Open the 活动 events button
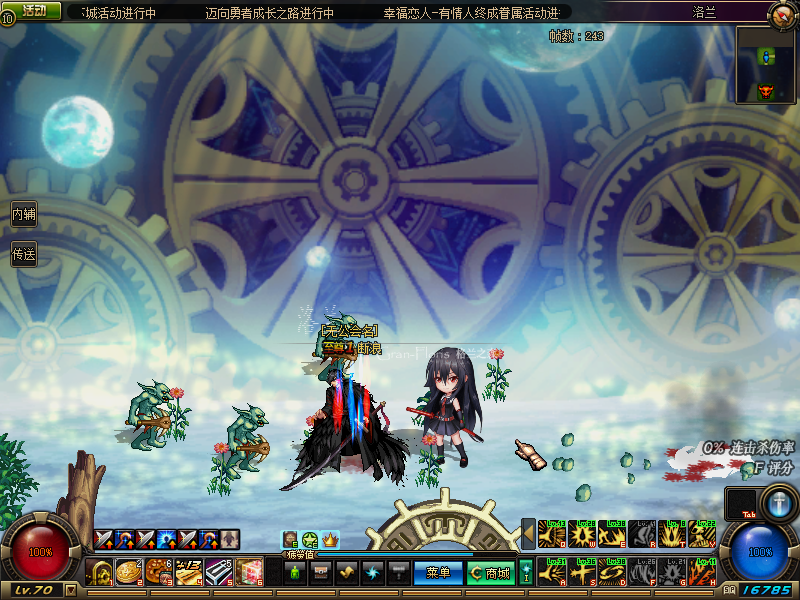Viewport: 800px width, 600px height. (x=33, y=11)
